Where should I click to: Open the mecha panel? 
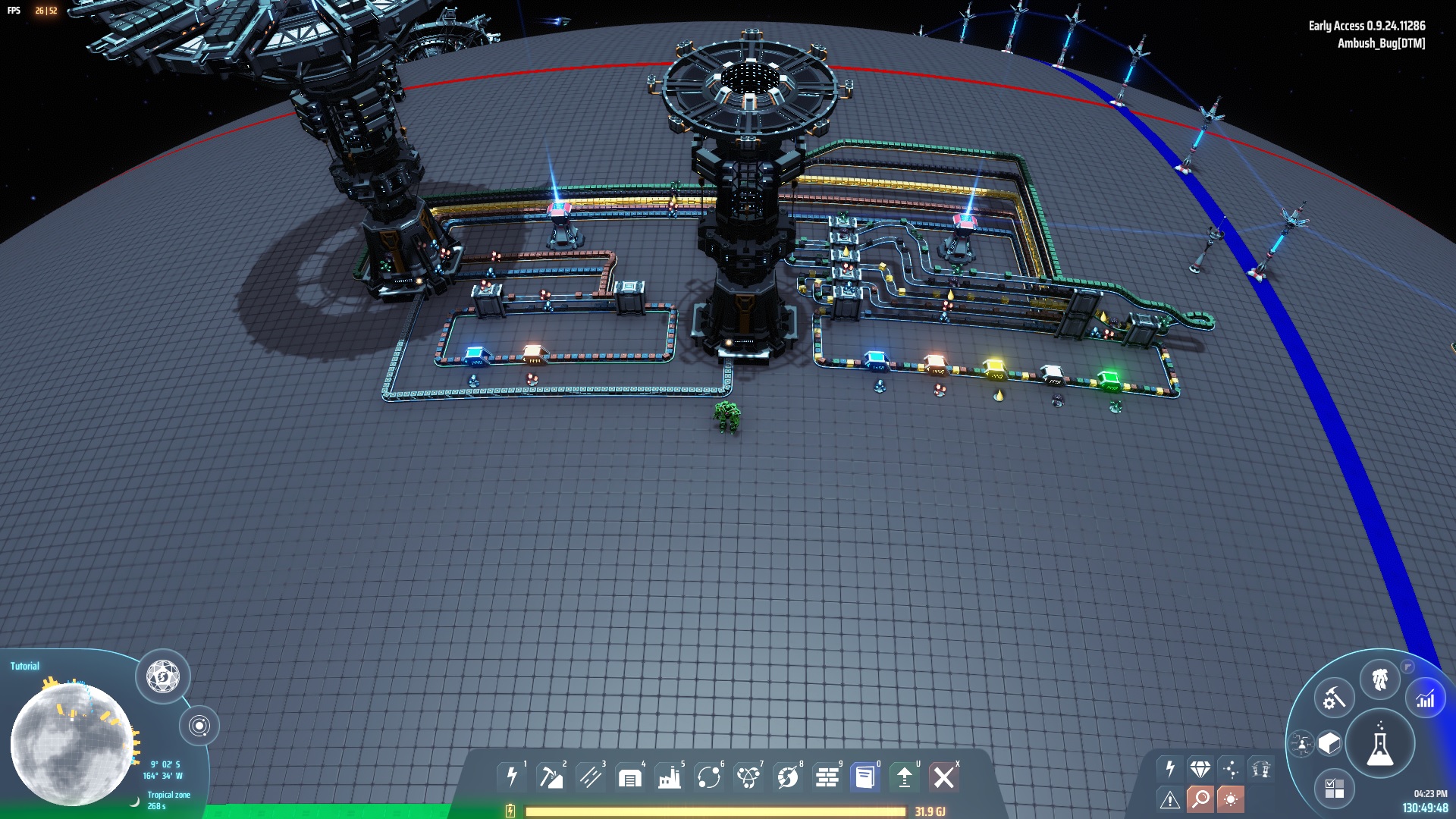coord(1379,679)
